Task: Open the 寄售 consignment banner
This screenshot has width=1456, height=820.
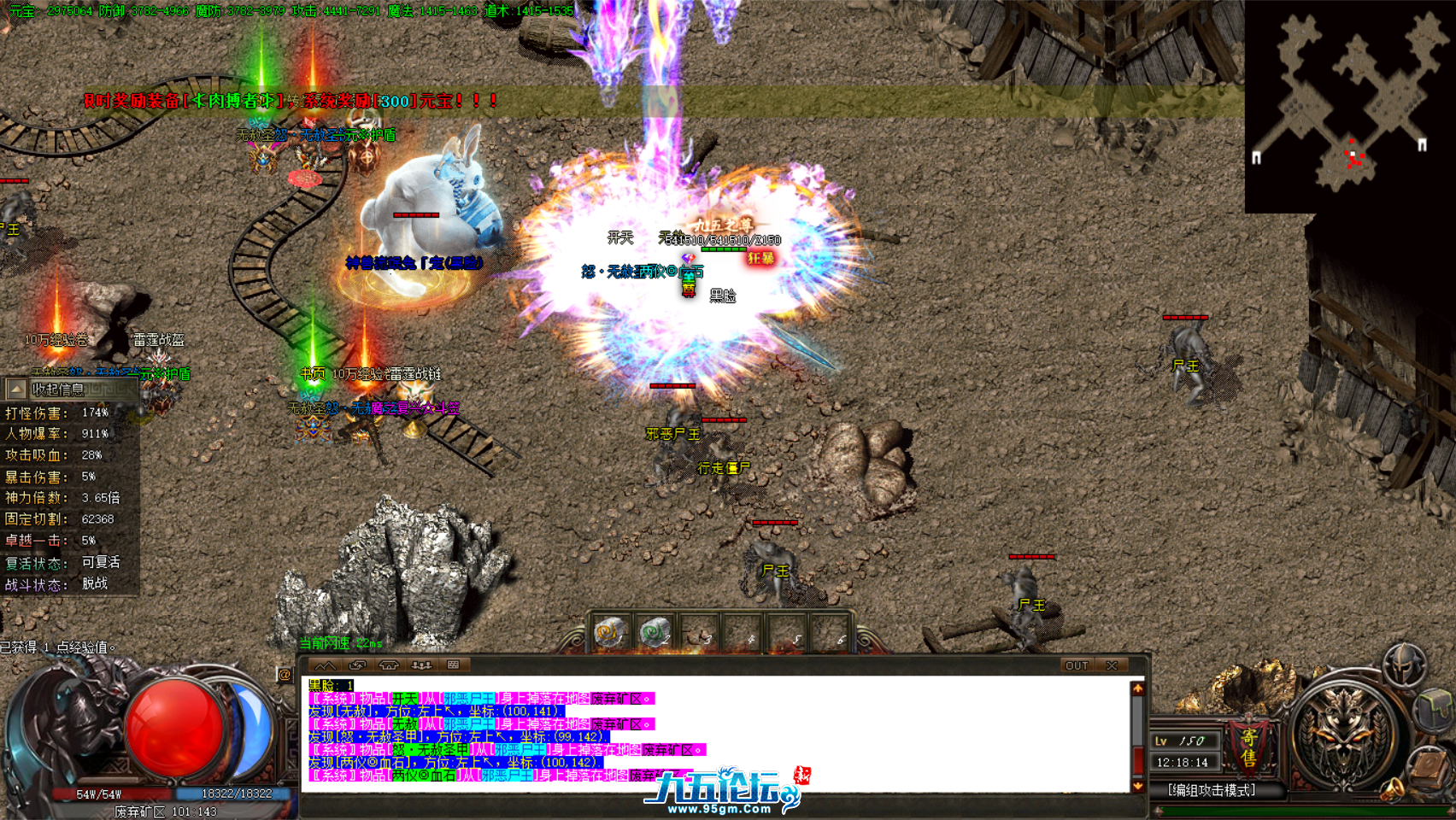Action: pyautogui.click(x=1248, y=748)
